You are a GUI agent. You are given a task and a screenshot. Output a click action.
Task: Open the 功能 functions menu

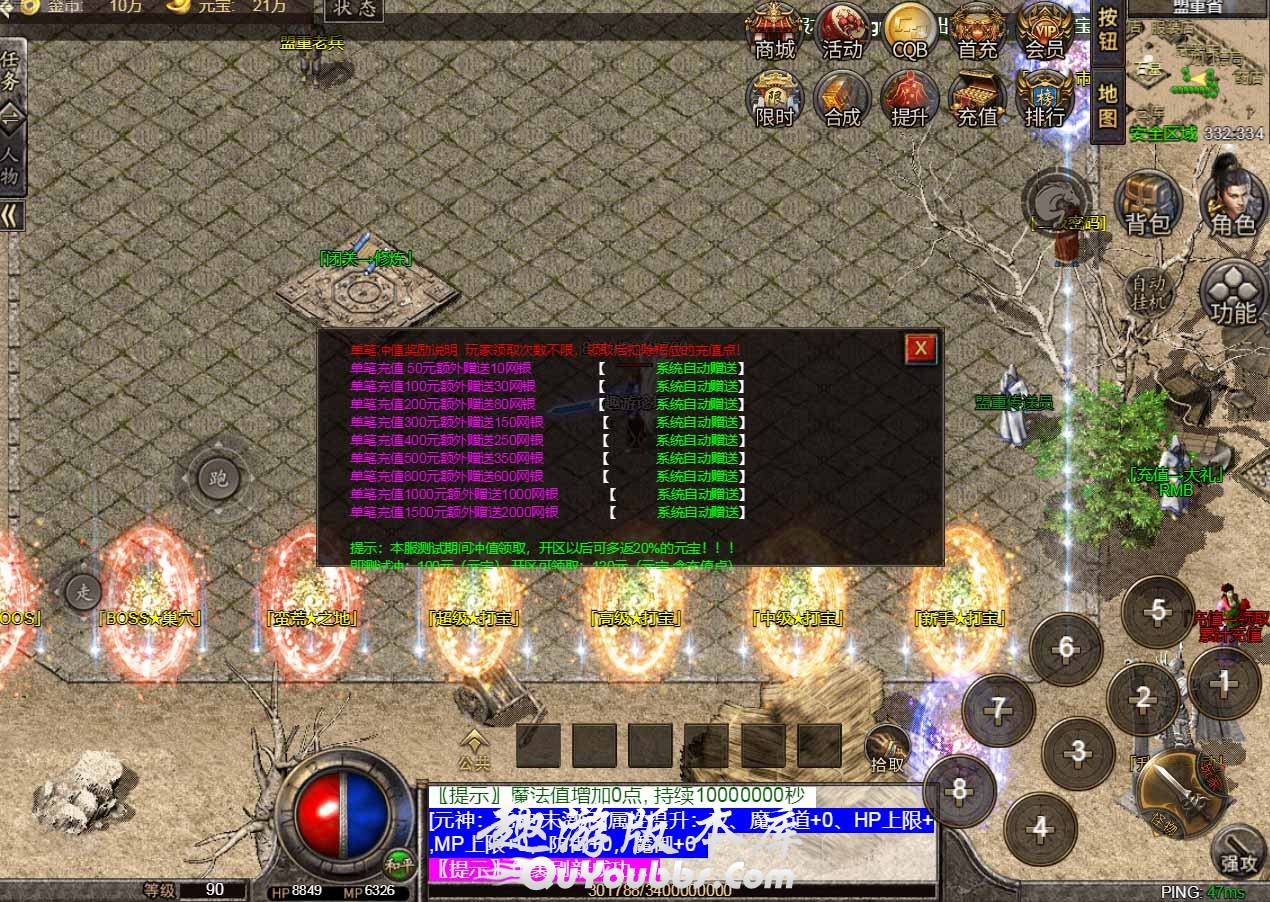pyautogui.click(x=1233, y=292)
